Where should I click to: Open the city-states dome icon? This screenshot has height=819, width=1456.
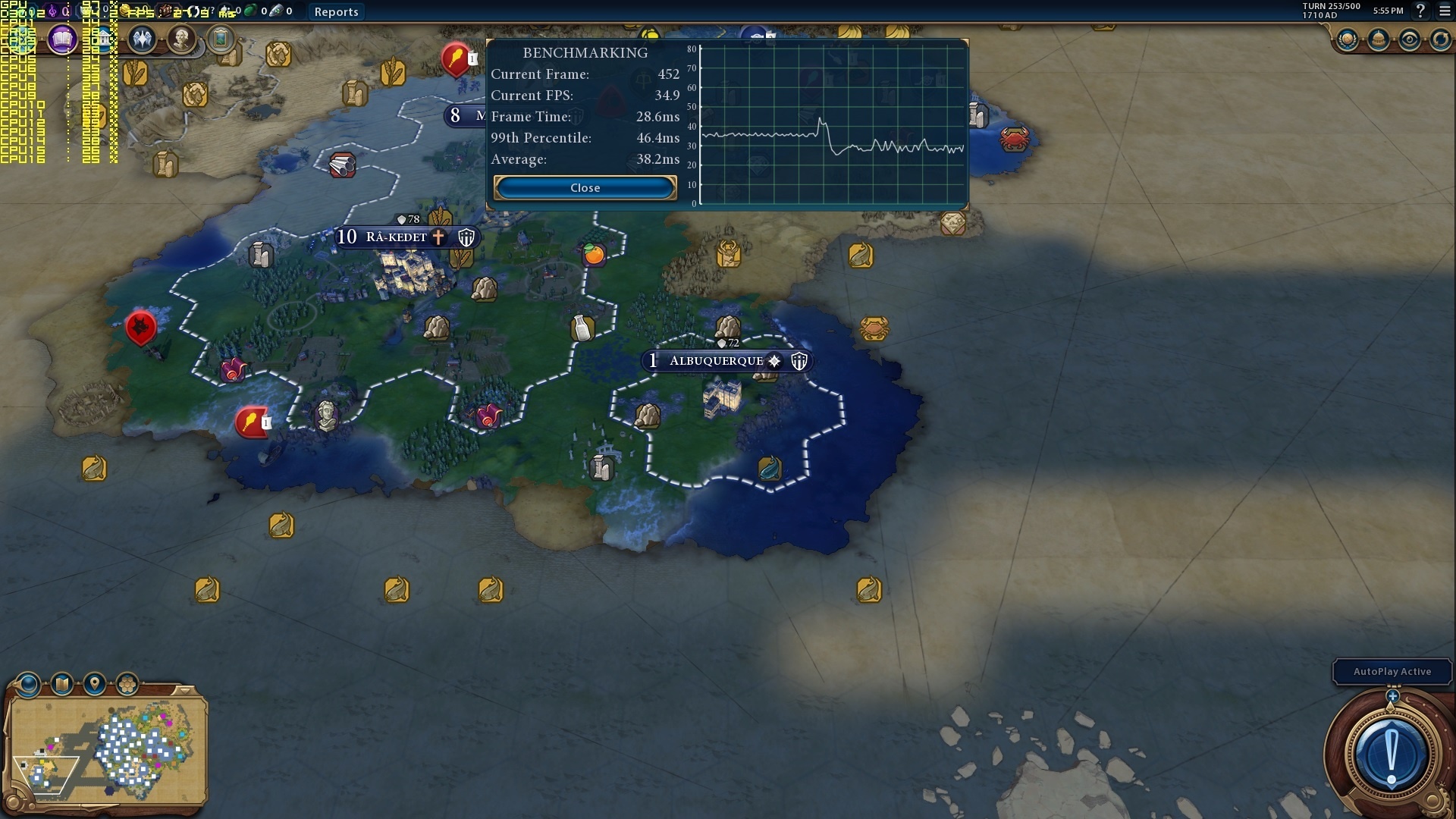pos(1378,39)
